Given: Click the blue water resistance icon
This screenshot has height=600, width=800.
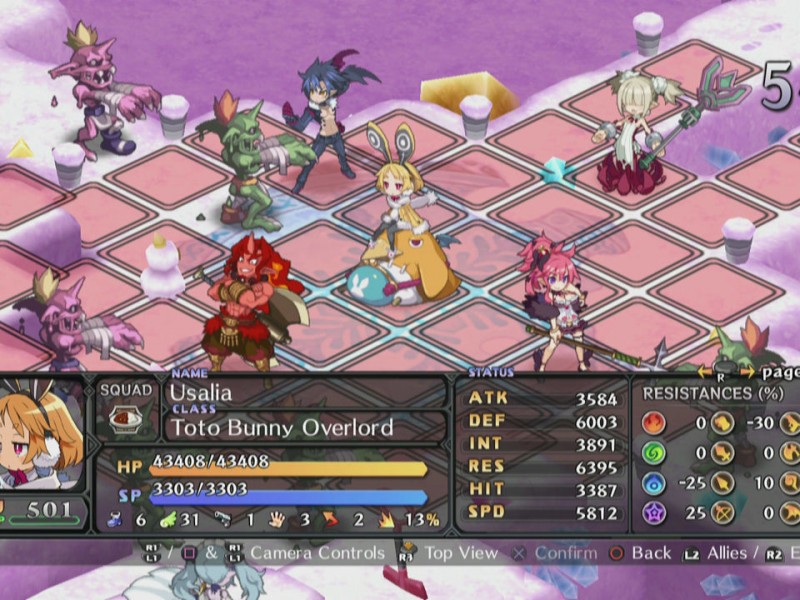Looking at the screenshot, I should [654, 485].
